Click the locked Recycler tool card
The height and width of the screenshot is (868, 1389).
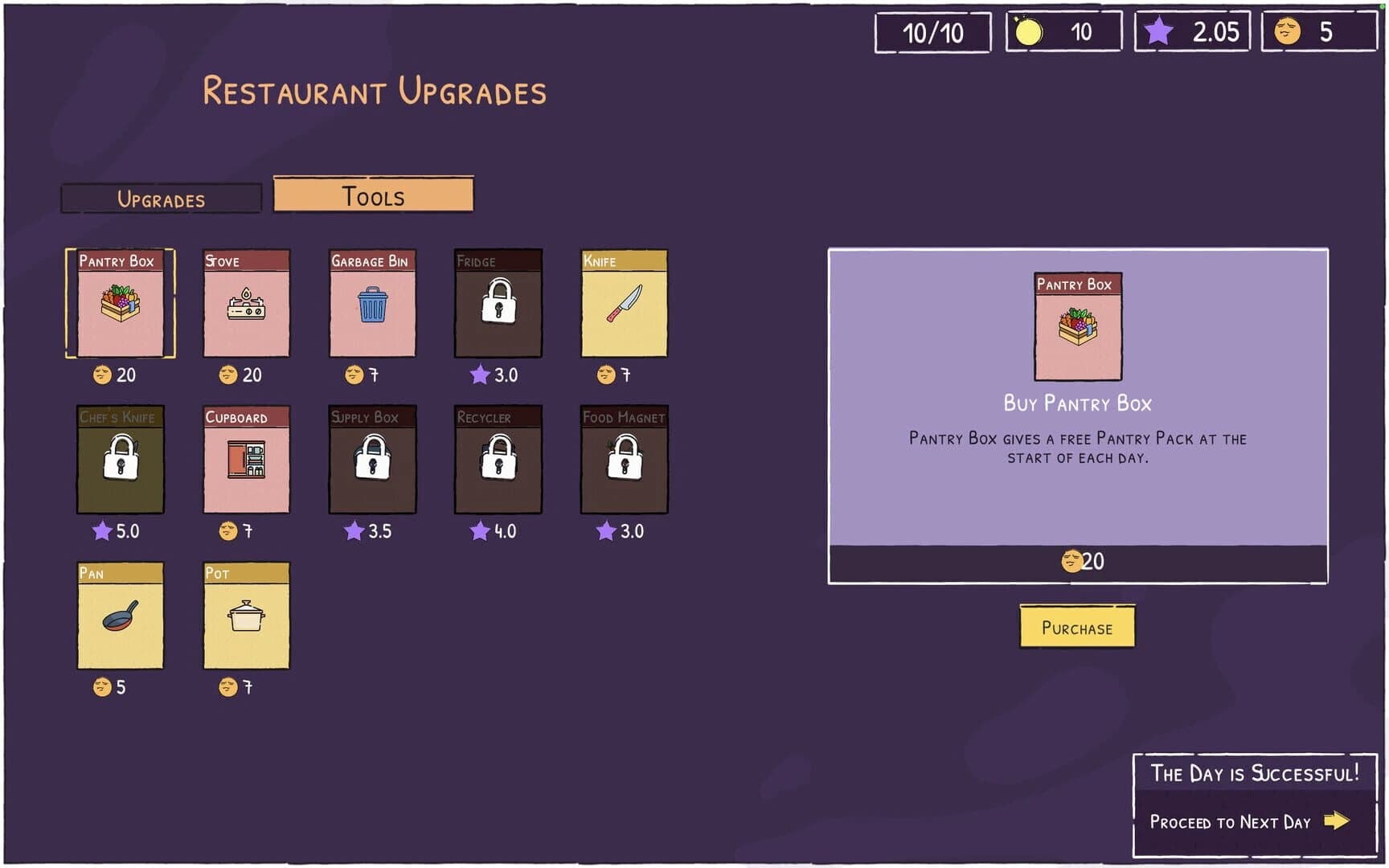[498, 462]
